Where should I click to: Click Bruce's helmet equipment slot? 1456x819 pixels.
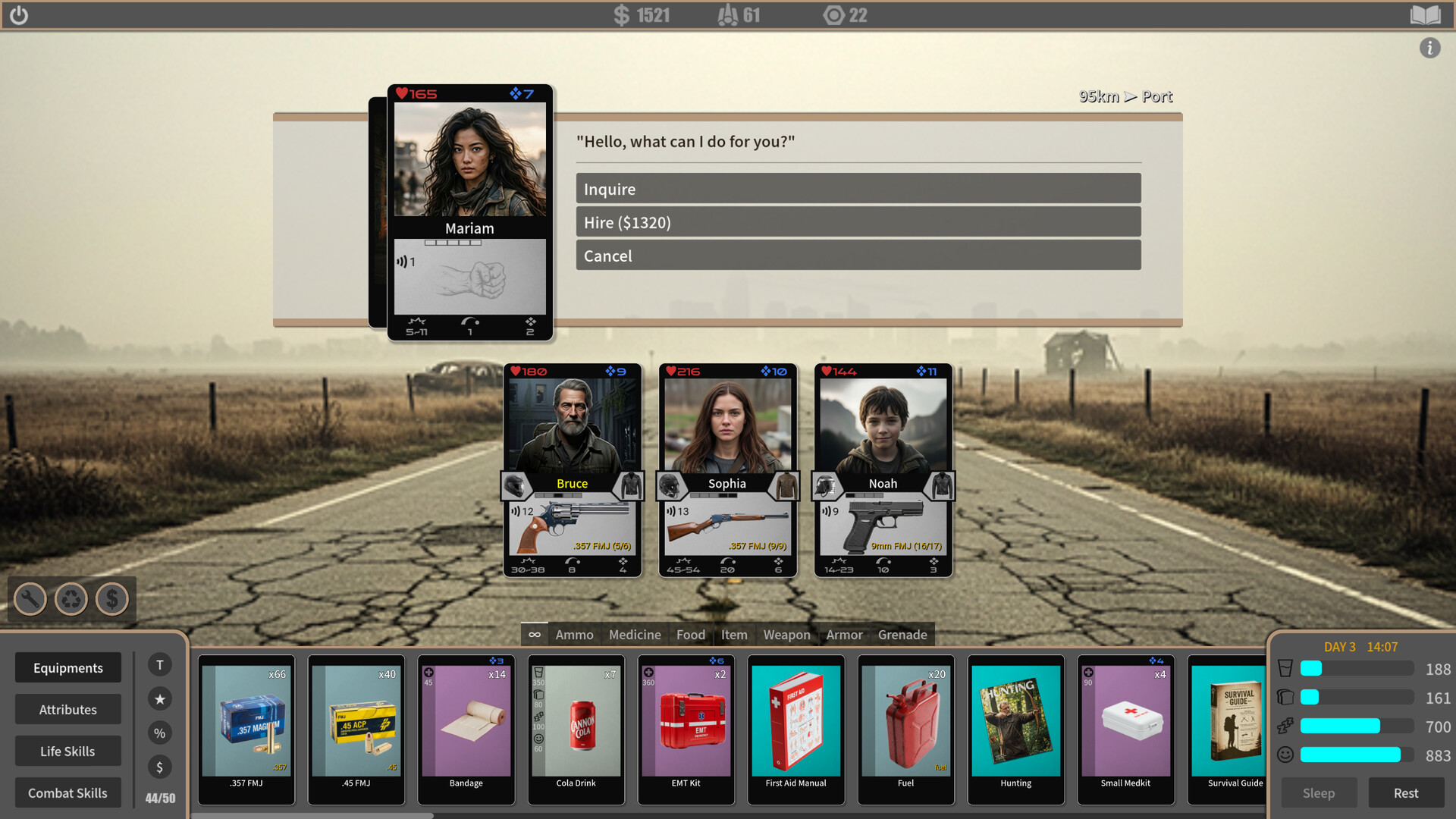518,486
